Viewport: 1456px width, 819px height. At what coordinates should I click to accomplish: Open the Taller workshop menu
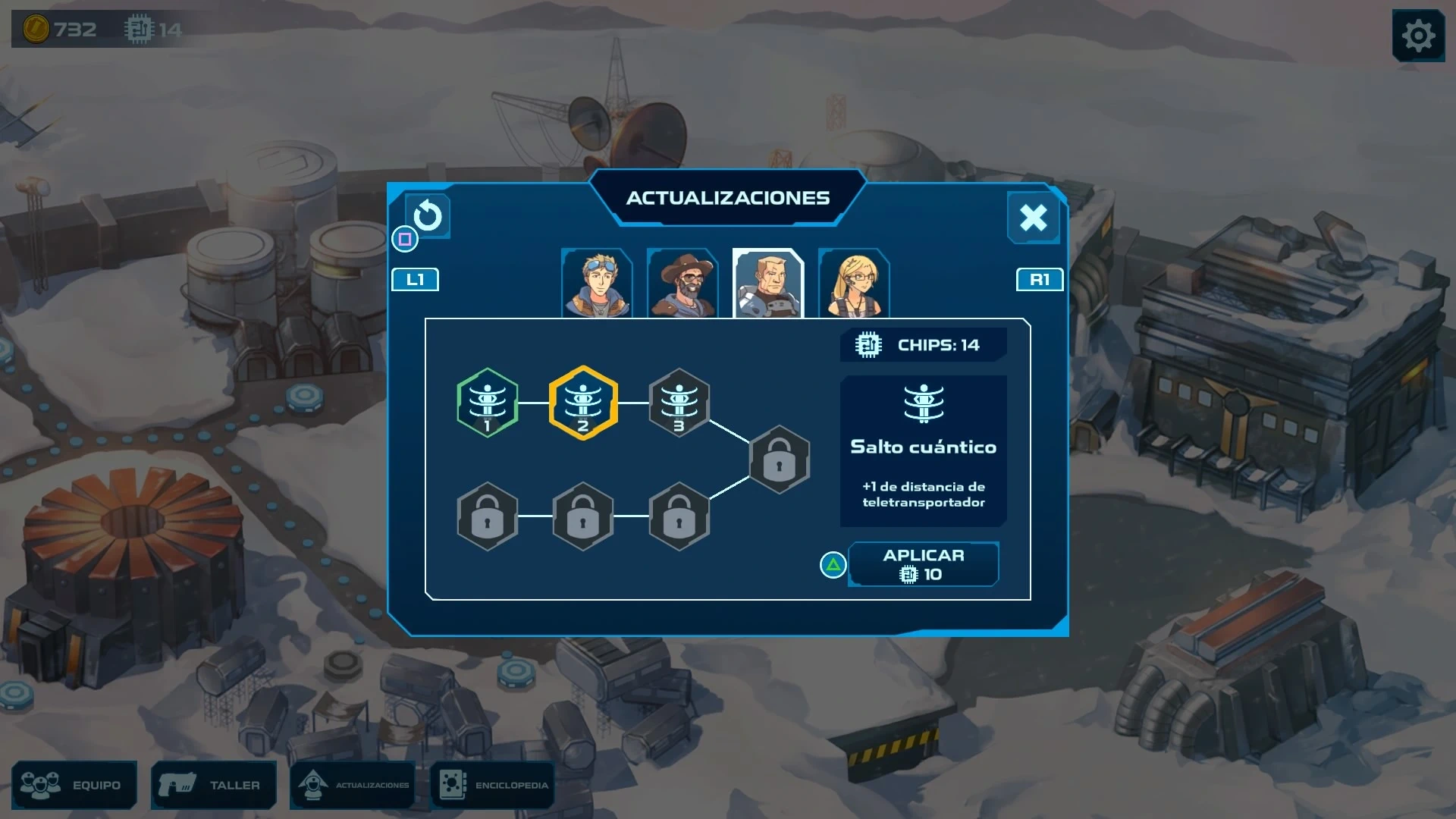tap(214, 785)
